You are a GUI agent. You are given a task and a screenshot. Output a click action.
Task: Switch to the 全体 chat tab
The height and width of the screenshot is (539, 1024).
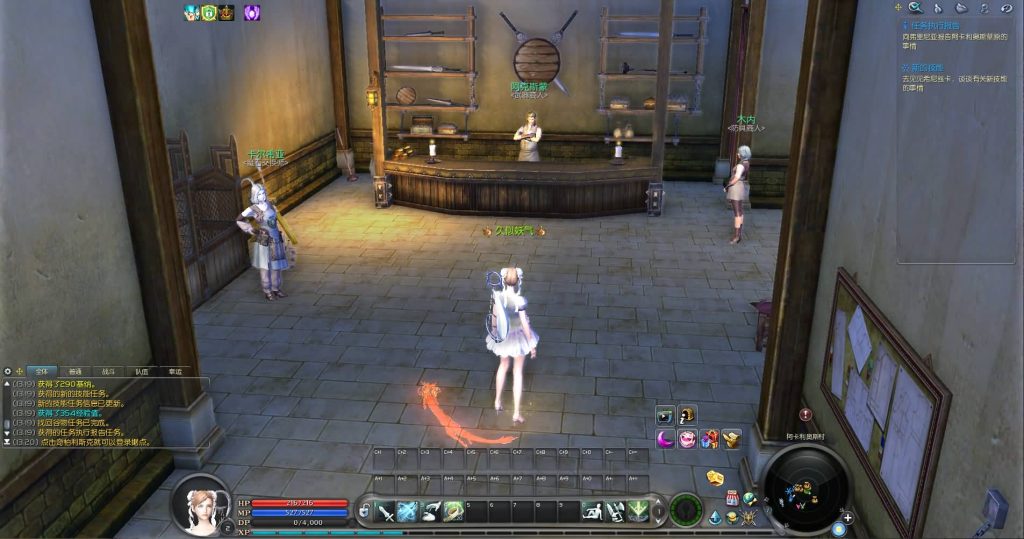pos(43,371)
